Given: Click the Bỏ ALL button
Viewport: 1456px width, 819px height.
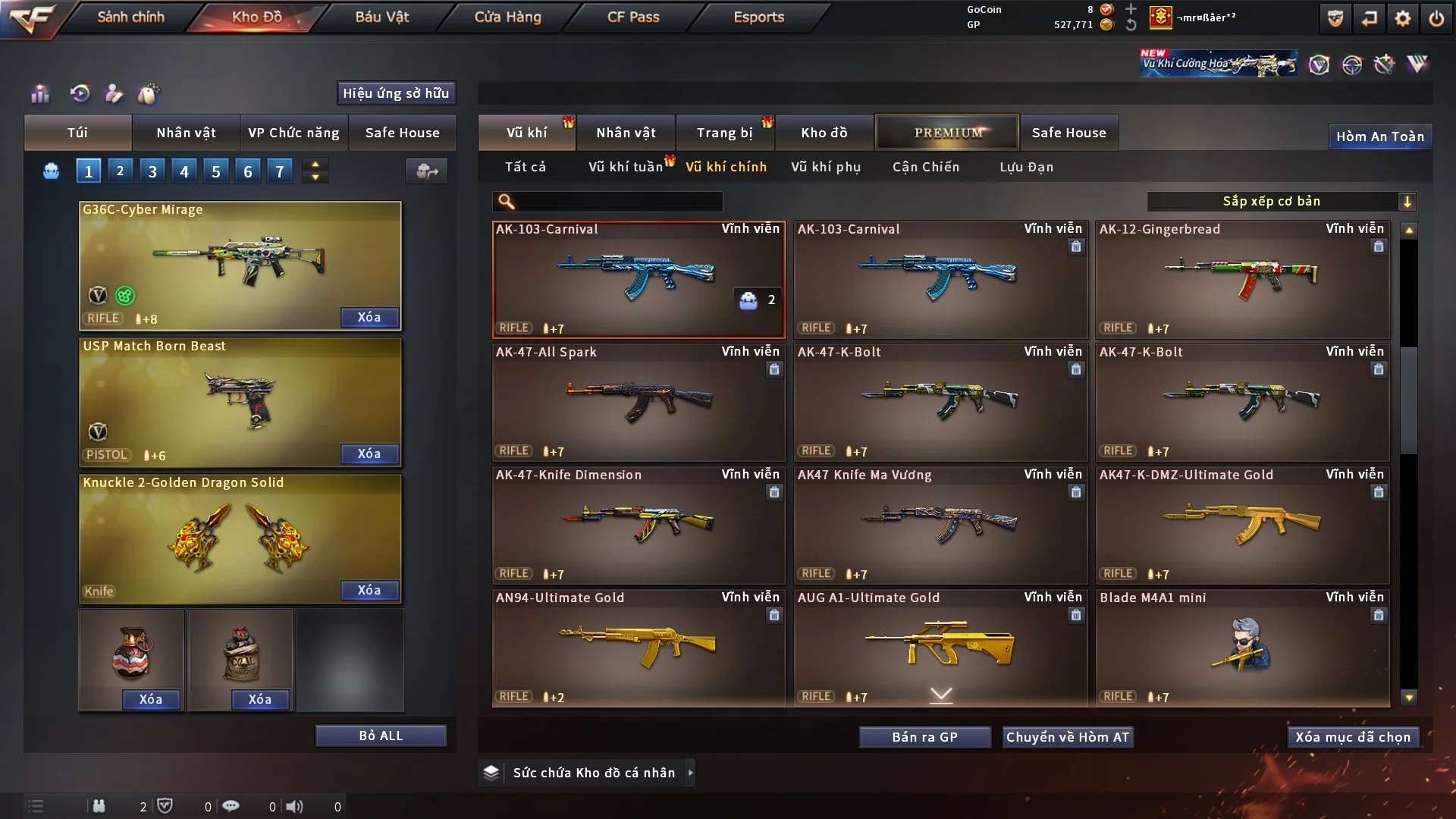Looking at the screenshot, I should point(381,736).
